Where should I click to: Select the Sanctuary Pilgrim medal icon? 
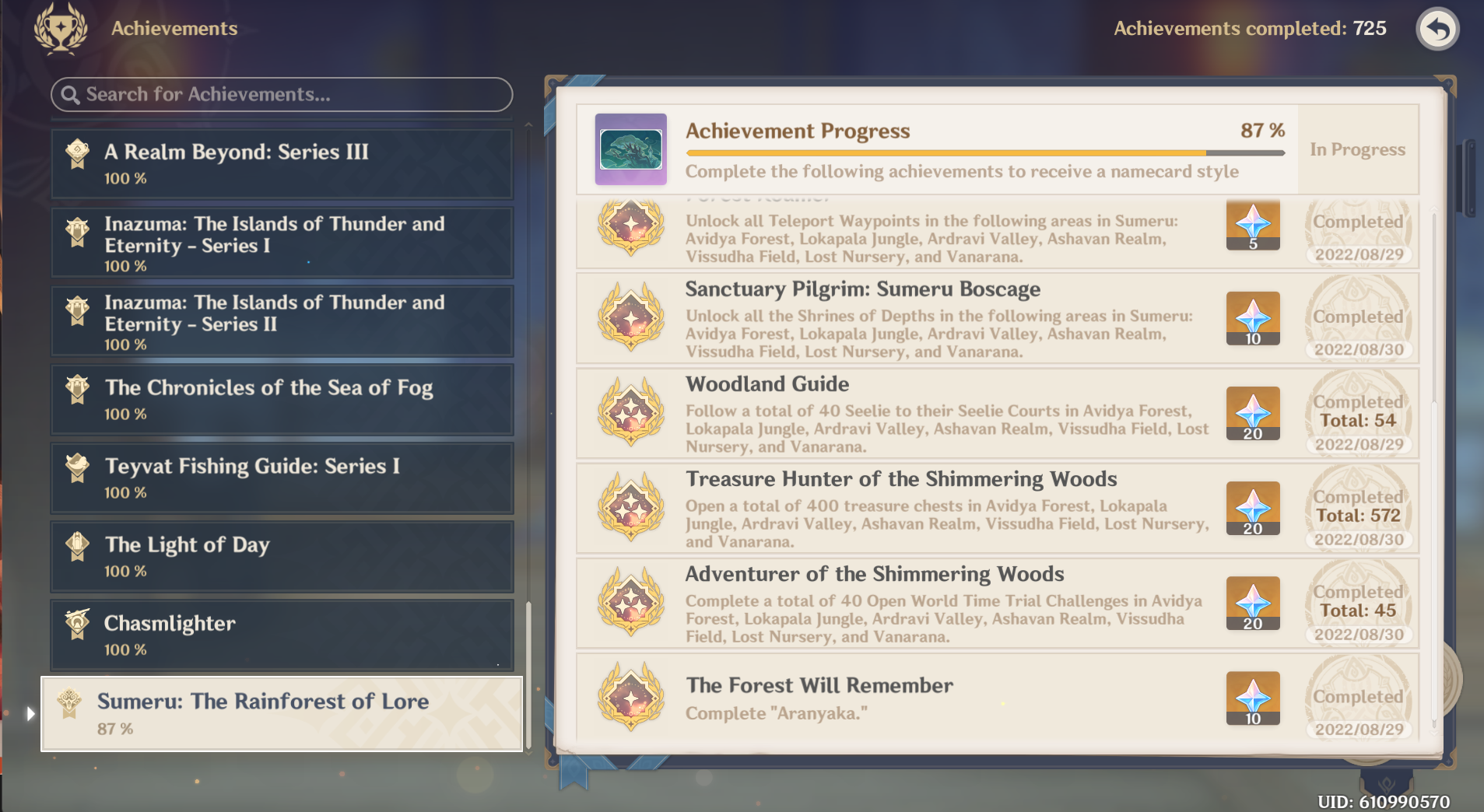tap(630, 319)
